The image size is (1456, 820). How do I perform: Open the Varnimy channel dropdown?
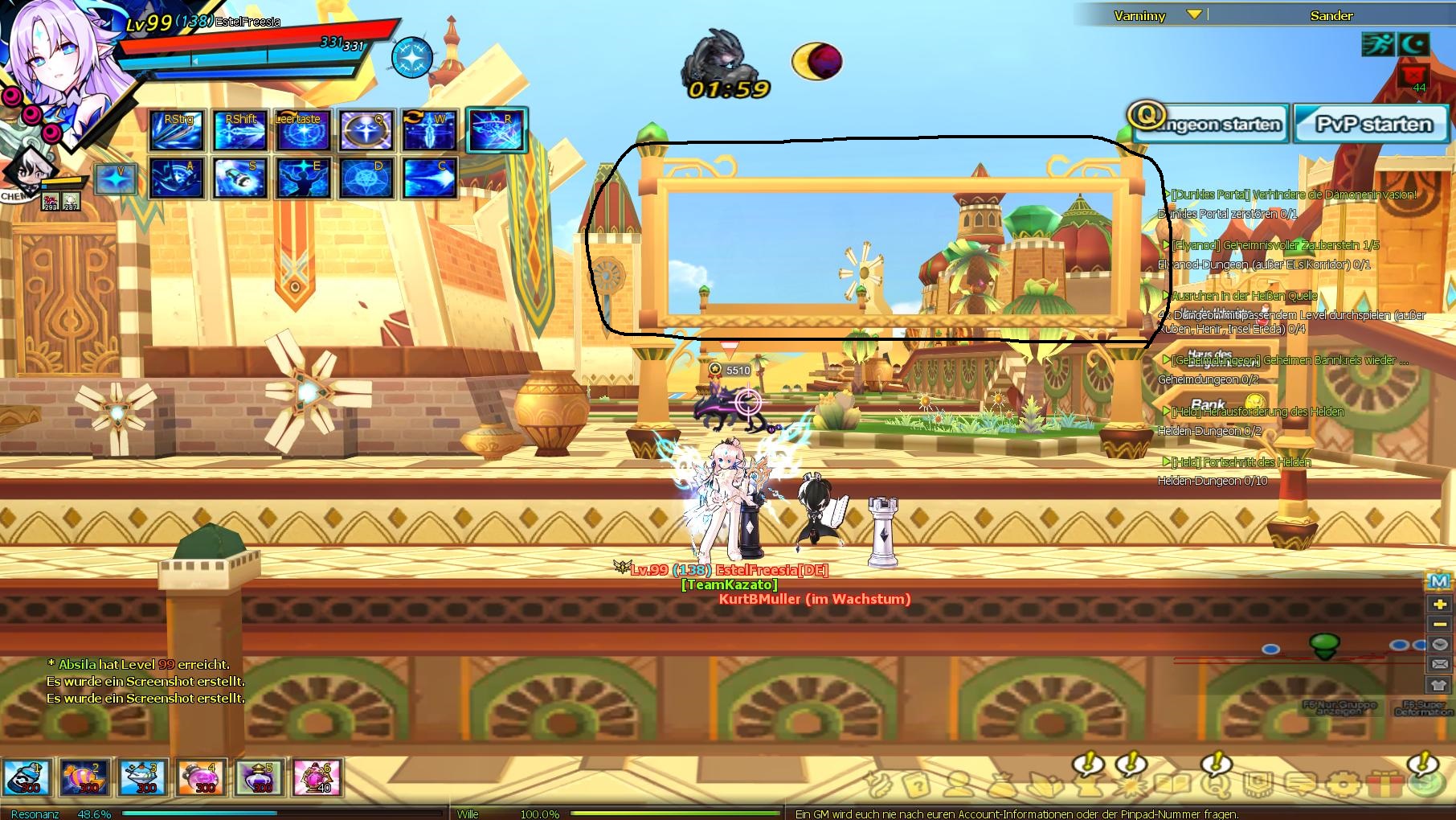coord(1194,14)
